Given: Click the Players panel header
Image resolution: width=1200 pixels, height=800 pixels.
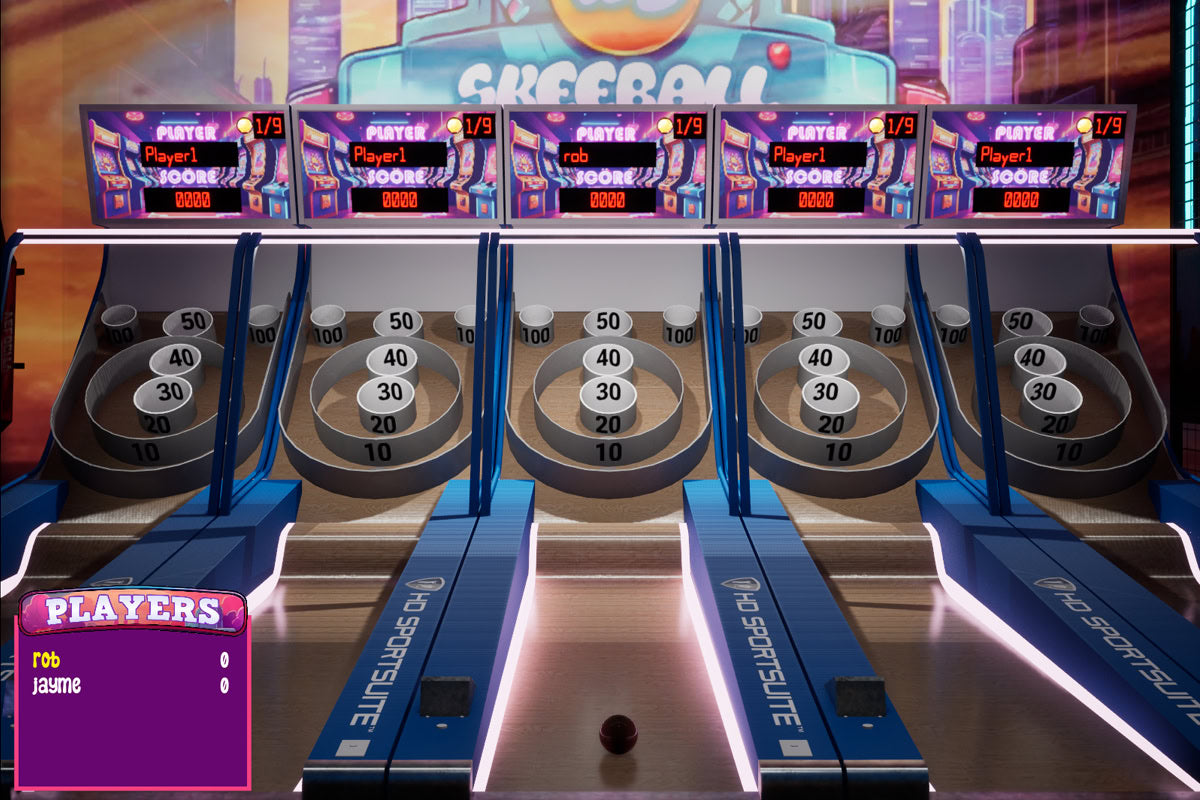Looking at the screenshot, I should coord(133,610).
